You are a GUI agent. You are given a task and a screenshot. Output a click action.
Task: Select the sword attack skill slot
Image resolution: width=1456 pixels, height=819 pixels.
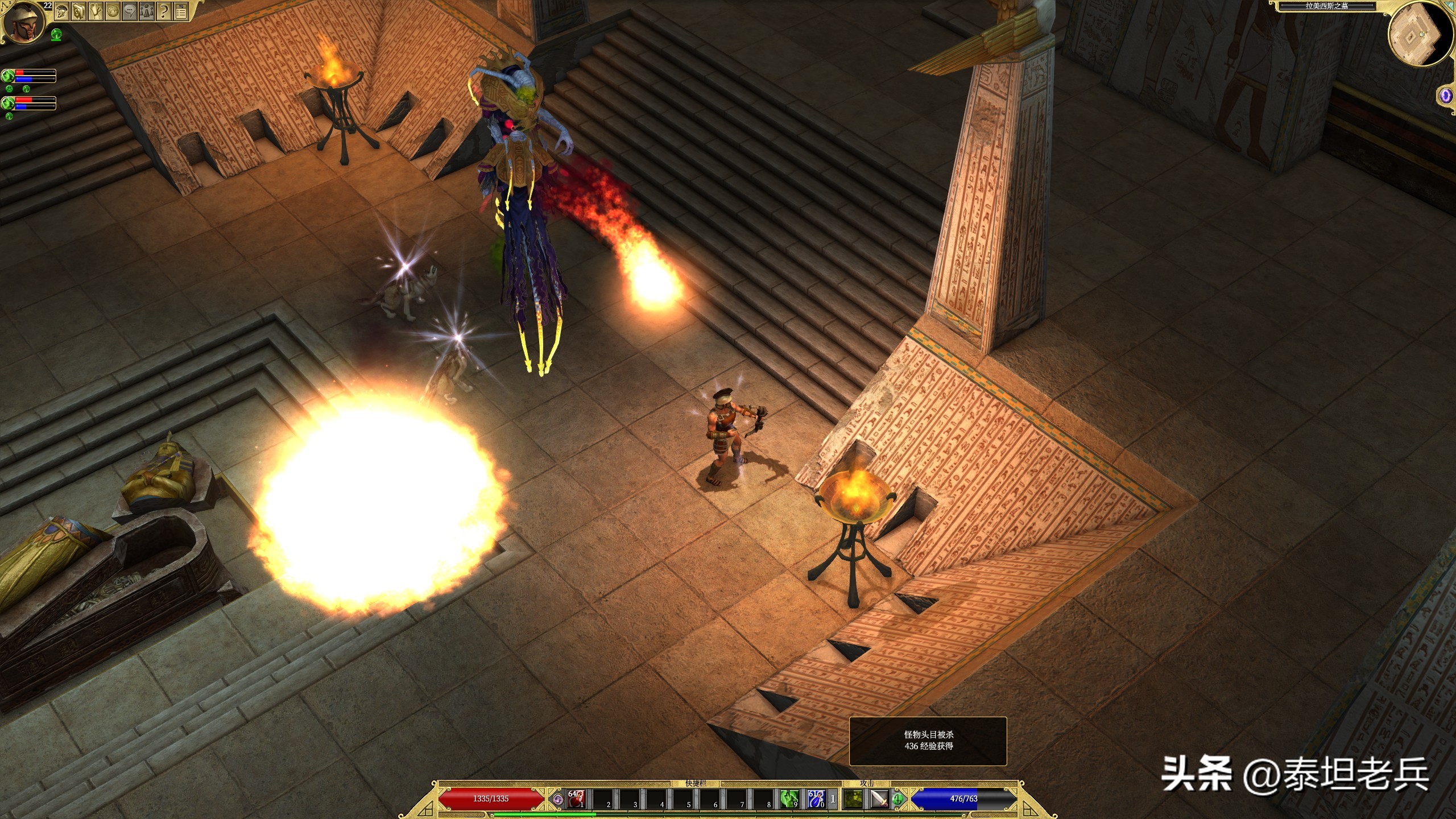click(x=879, y=799)
